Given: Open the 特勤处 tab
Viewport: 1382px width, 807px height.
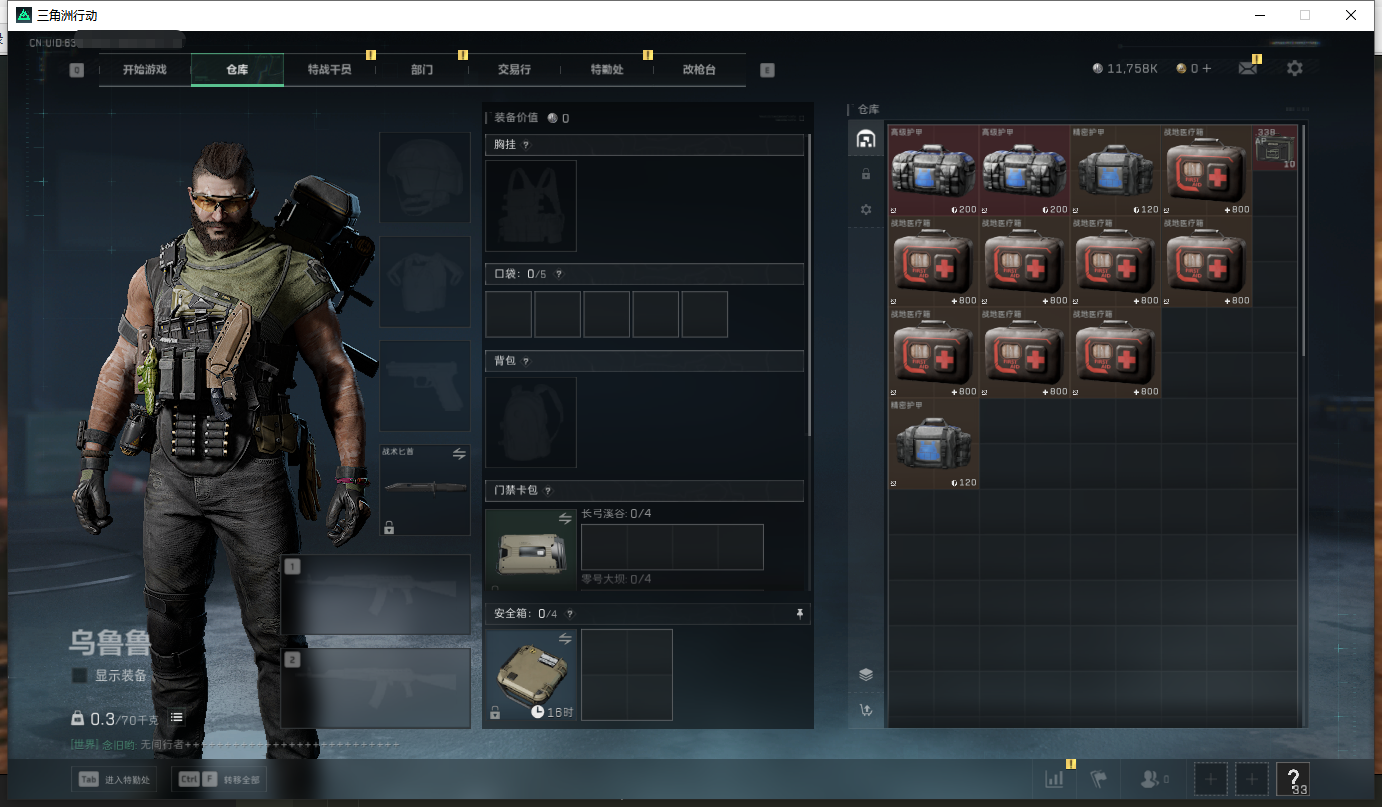Looking at the screenshot, I should (607, 70).
